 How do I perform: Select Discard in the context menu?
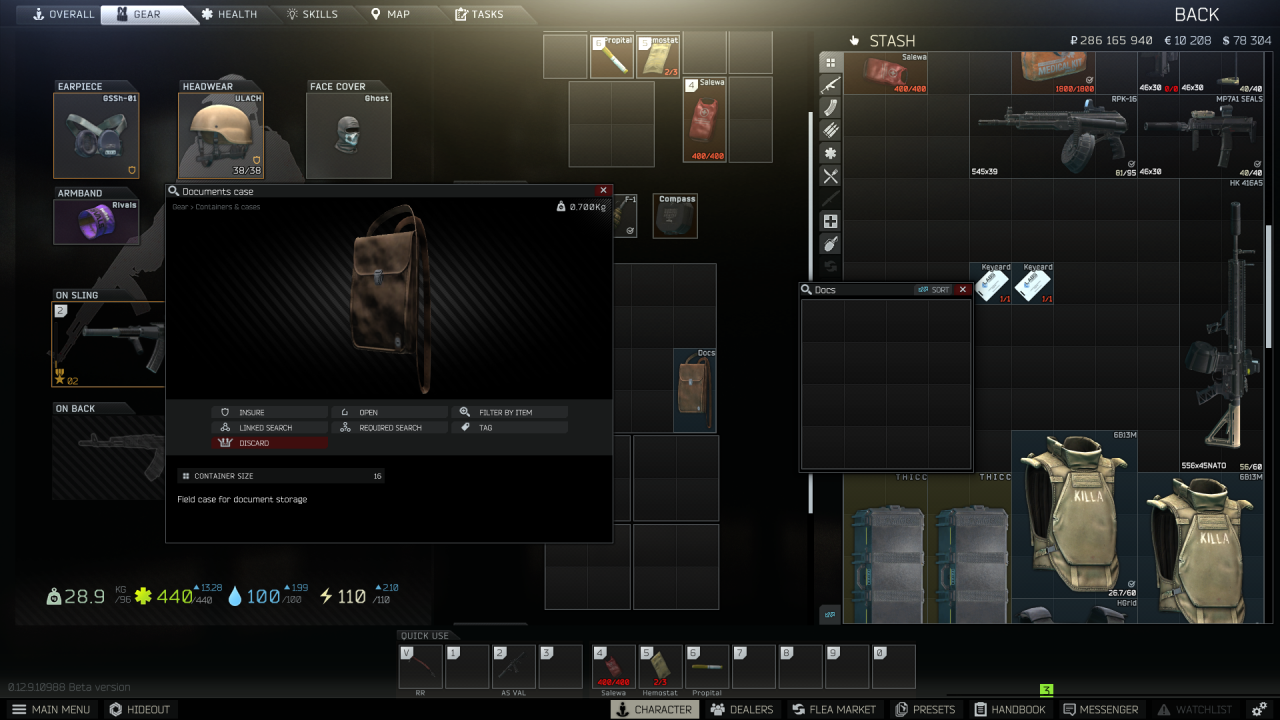[x=270, y=442]
